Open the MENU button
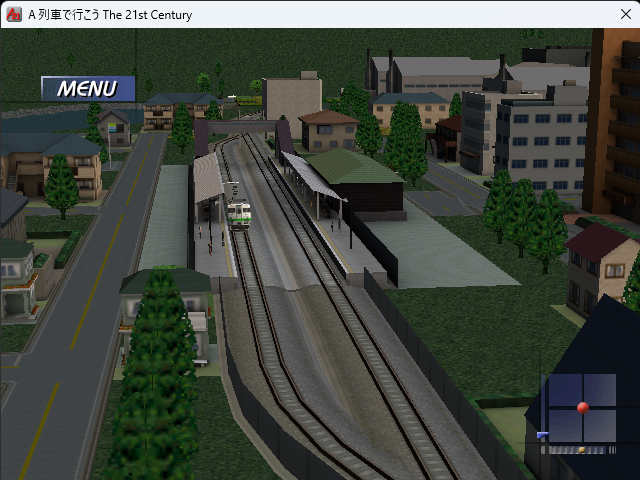Viewport: 640px width, 480px height. (87, 88)
